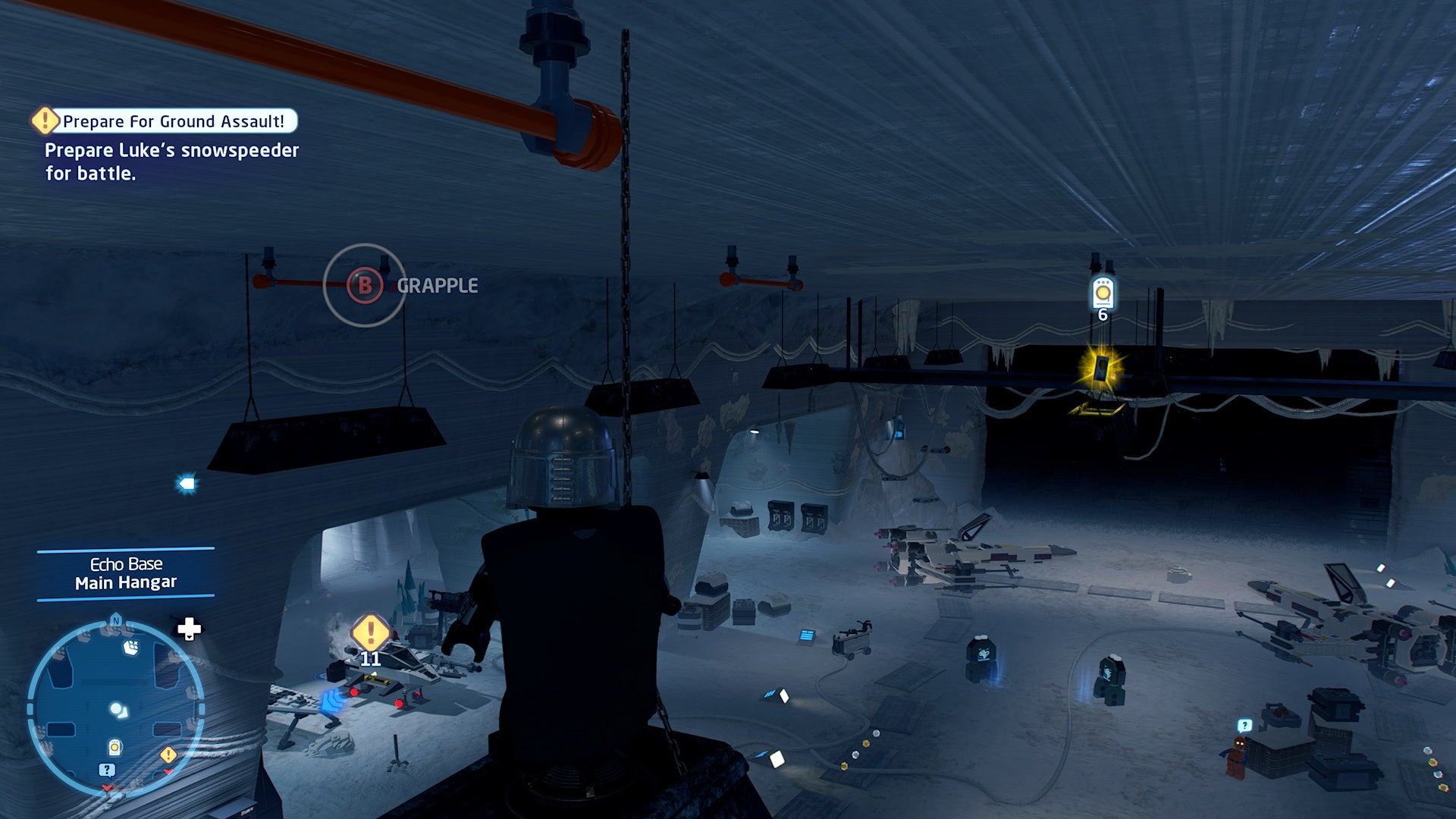Click the brick-building icon on the minimap
Viewport: 1456px width, 819px height.
coord(130,648)
